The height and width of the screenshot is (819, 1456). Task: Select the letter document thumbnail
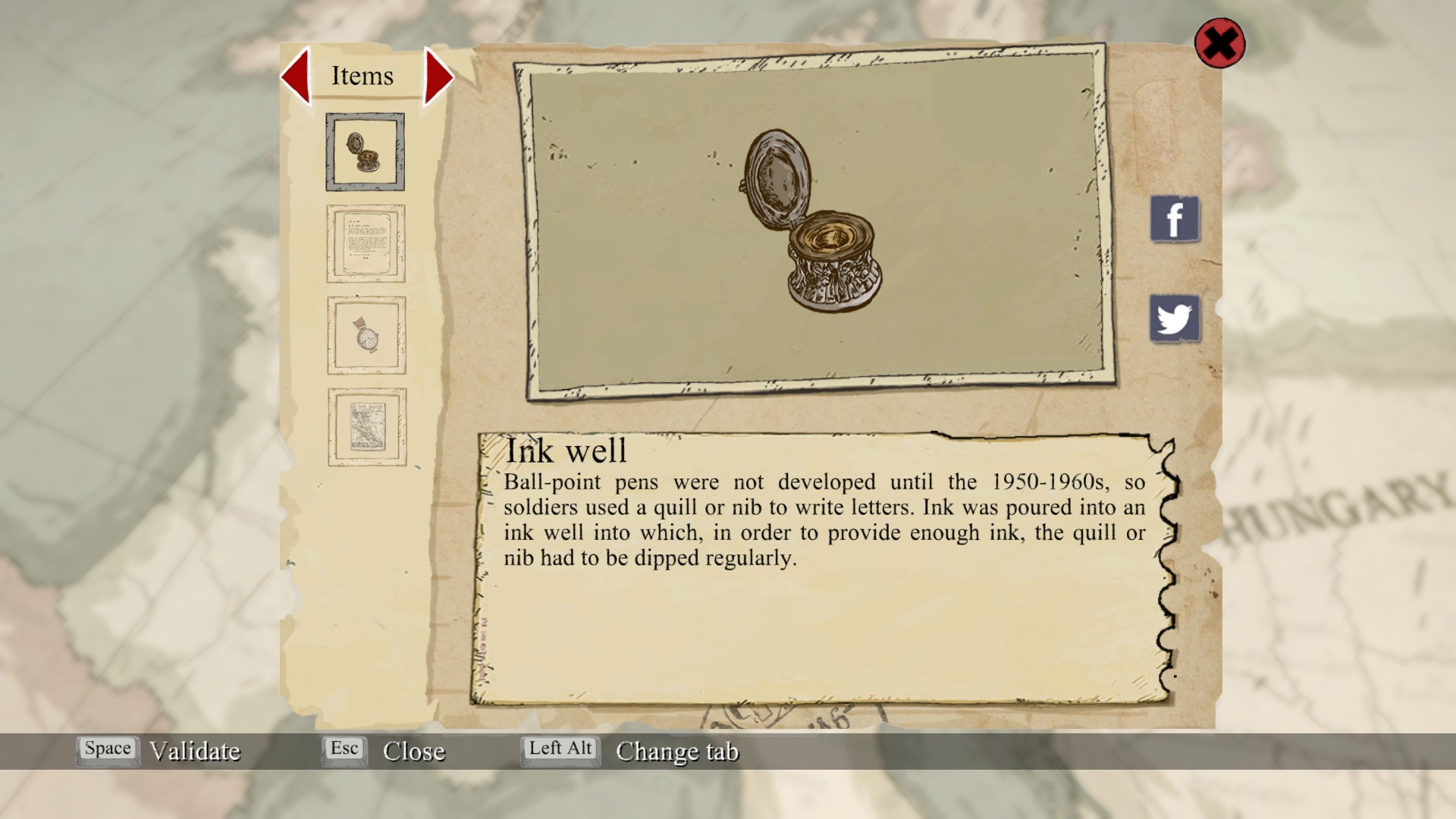tap(366, 243)
